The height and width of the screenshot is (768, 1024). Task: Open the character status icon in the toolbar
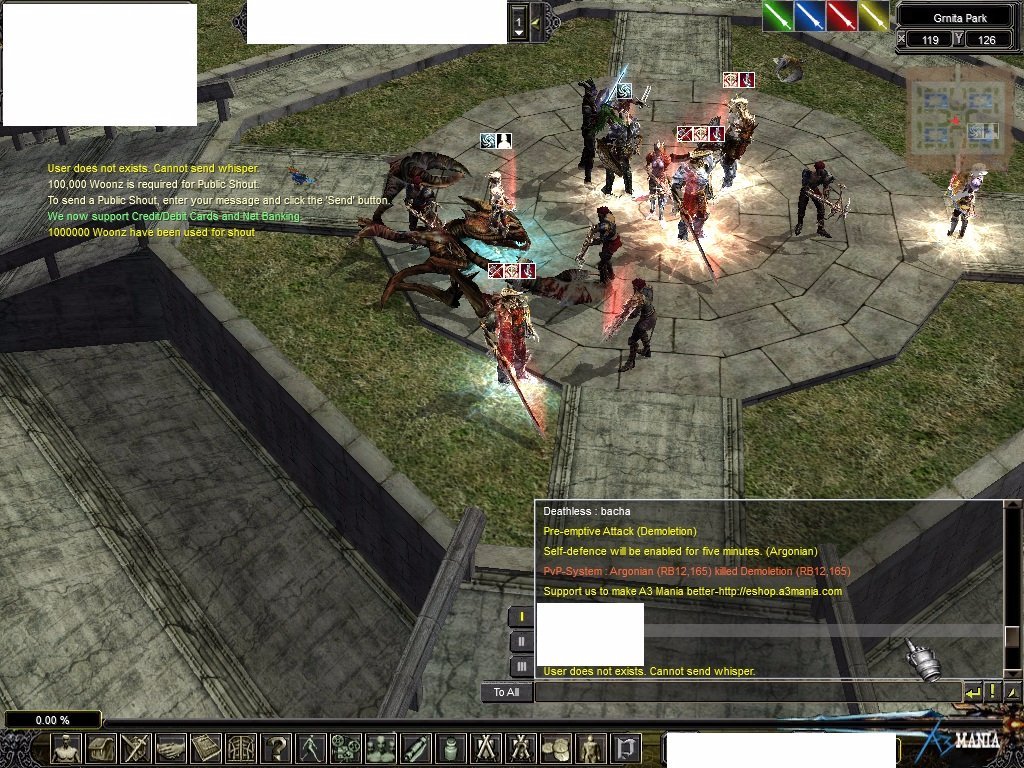tap(66, 748)
